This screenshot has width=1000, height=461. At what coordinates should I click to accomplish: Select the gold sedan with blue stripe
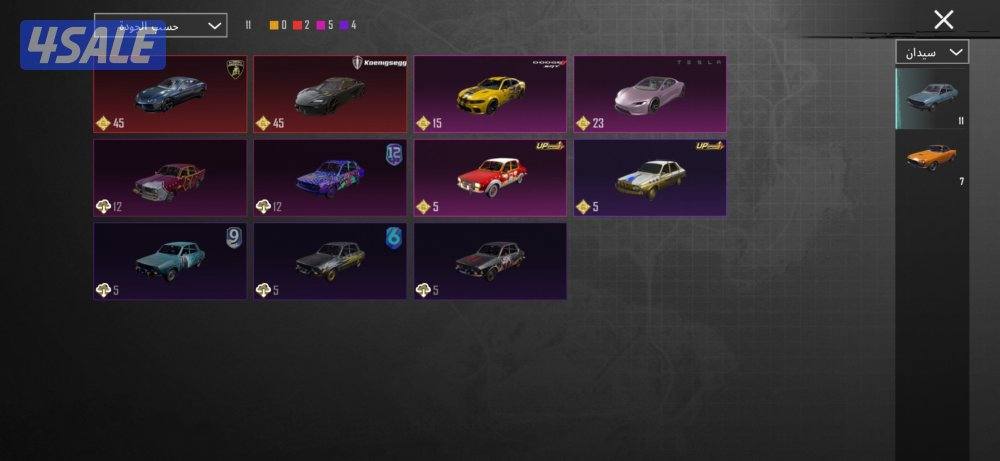coord(650,178)
